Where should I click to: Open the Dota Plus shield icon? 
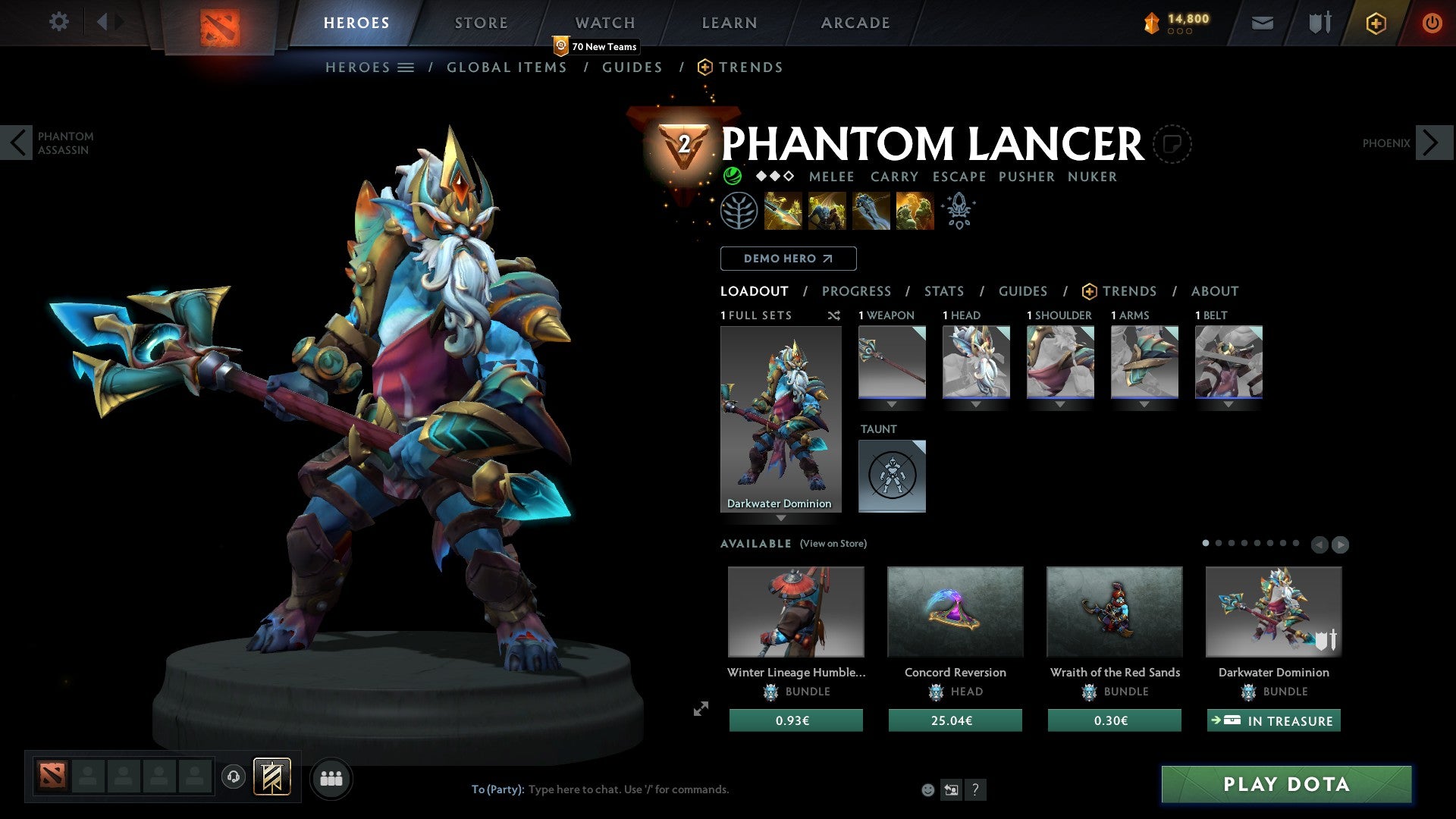[1376, 23]
